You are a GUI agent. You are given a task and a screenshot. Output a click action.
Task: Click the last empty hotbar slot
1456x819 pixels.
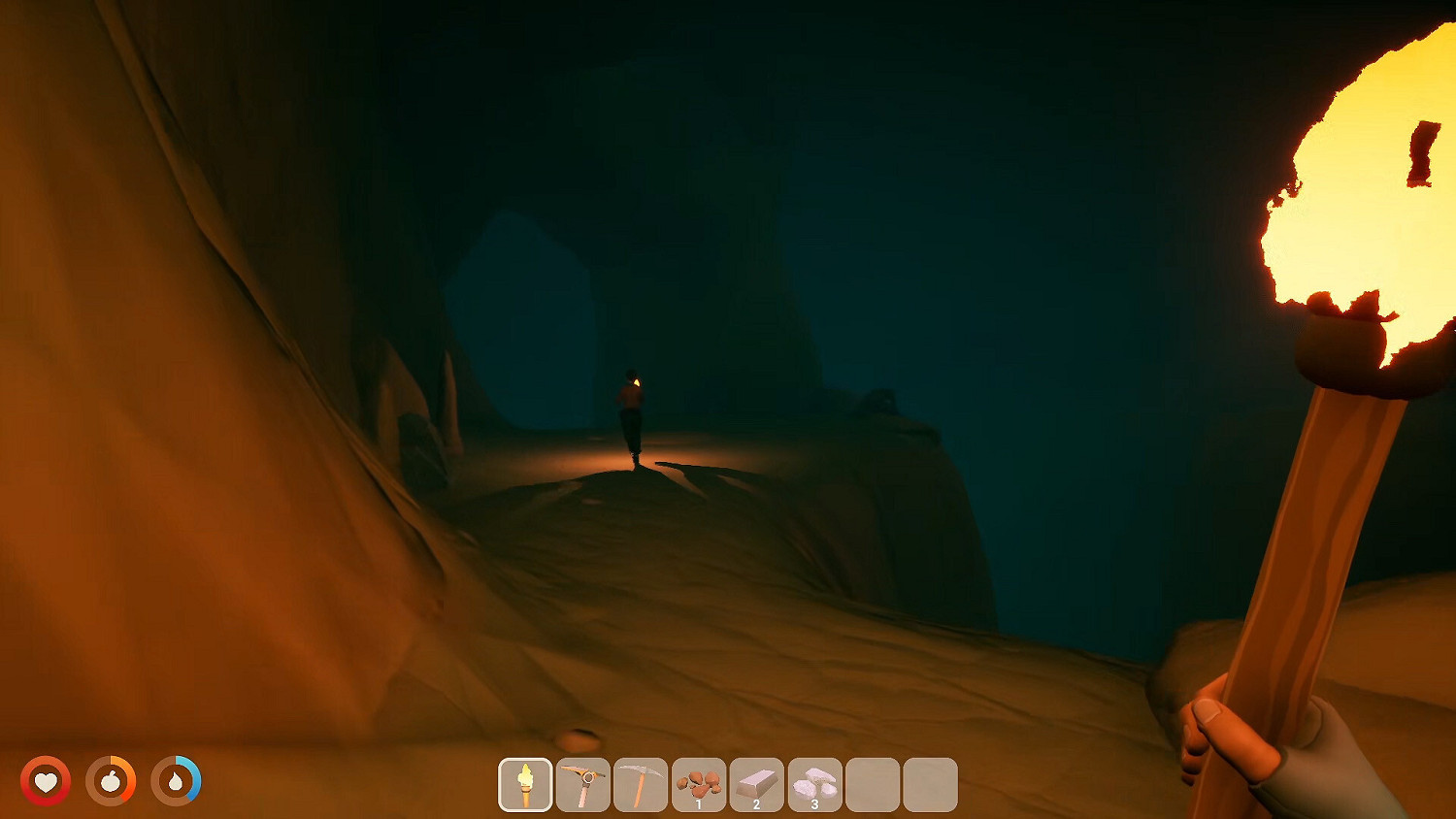click(x=930, y=782)
